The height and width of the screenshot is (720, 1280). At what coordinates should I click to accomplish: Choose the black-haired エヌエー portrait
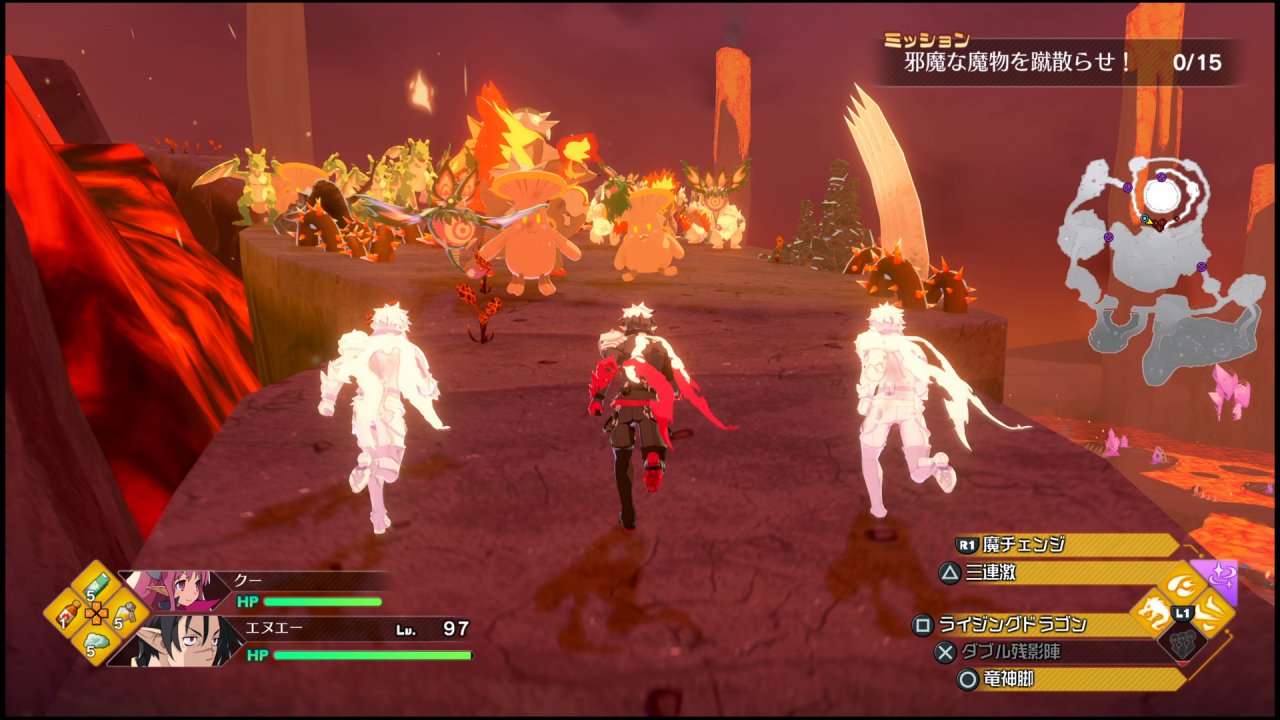coord(180,642)
